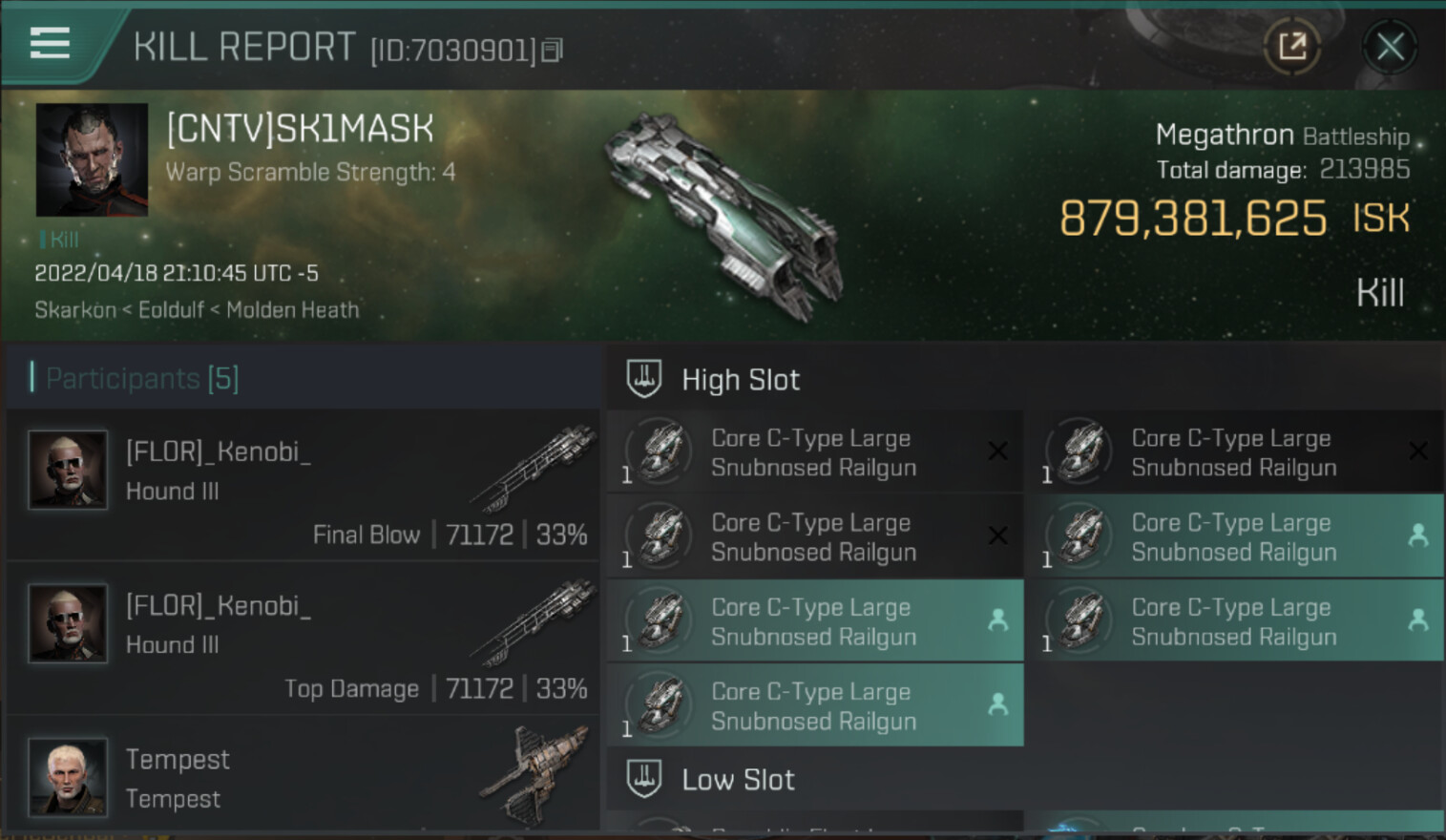Select the Top Damage participant row
Viewport: 1446px width, 840px height.
(304, 639)
